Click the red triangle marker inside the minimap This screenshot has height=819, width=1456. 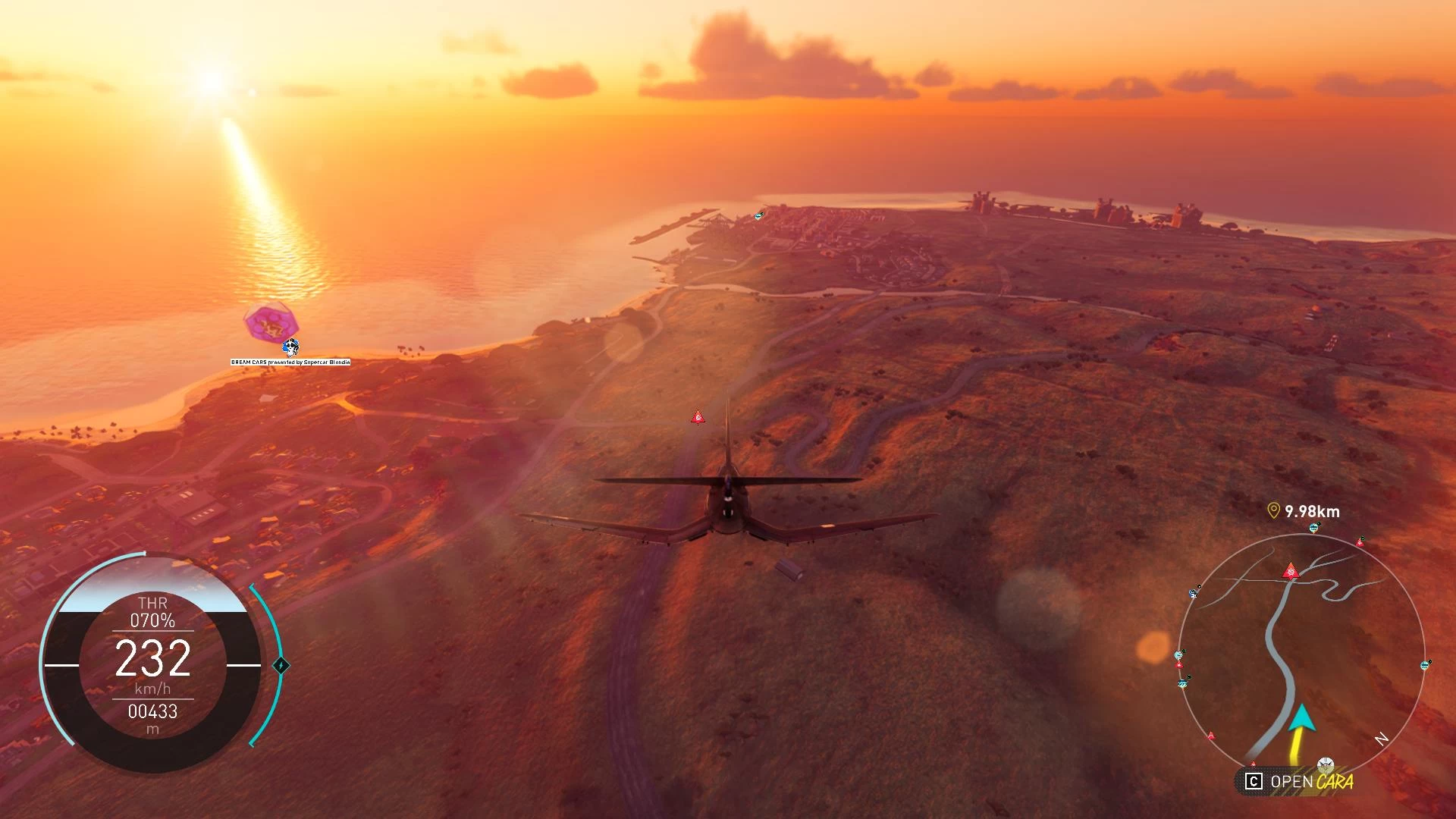click(1290, 571)
